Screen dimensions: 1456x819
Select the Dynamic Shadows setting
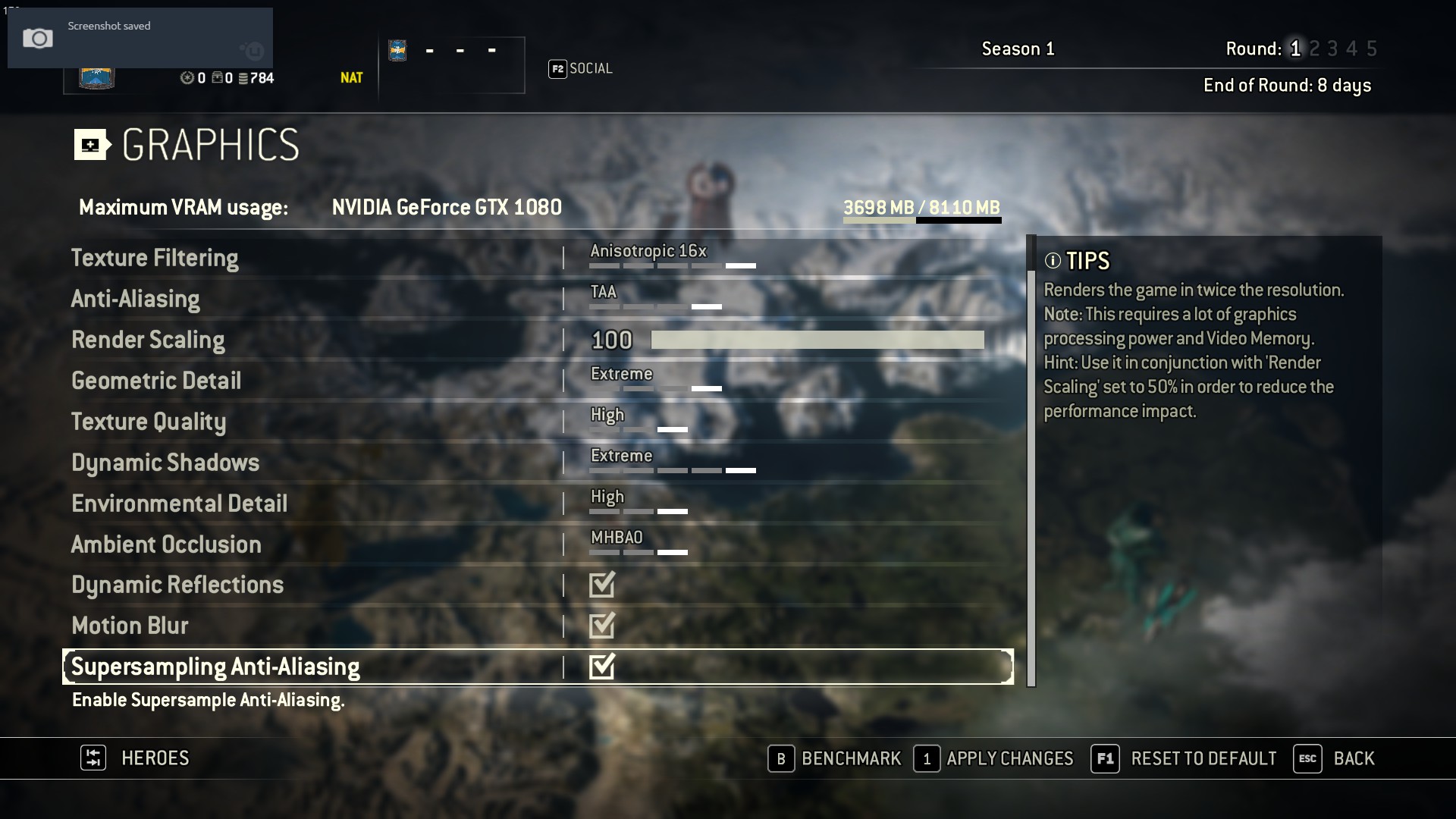pyautogui.click(x=165, y=463)
